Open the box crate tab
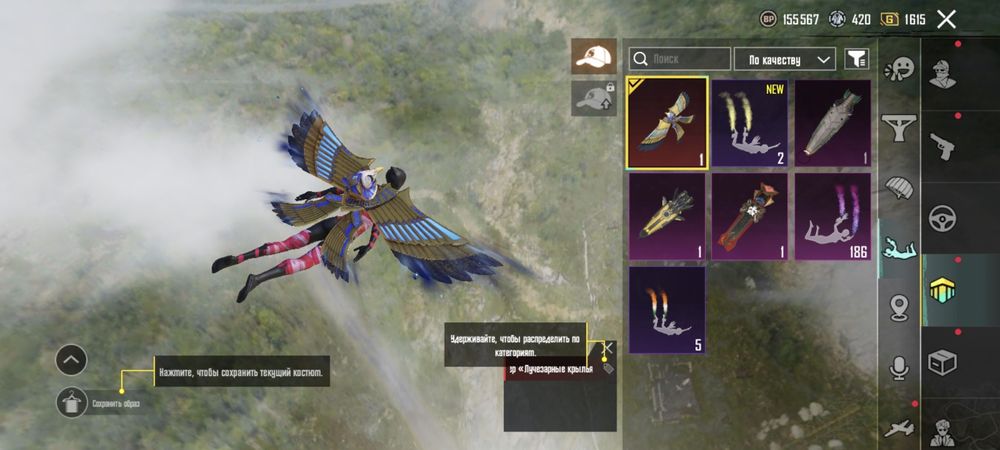1000x450 pixels. coord(942,361)
